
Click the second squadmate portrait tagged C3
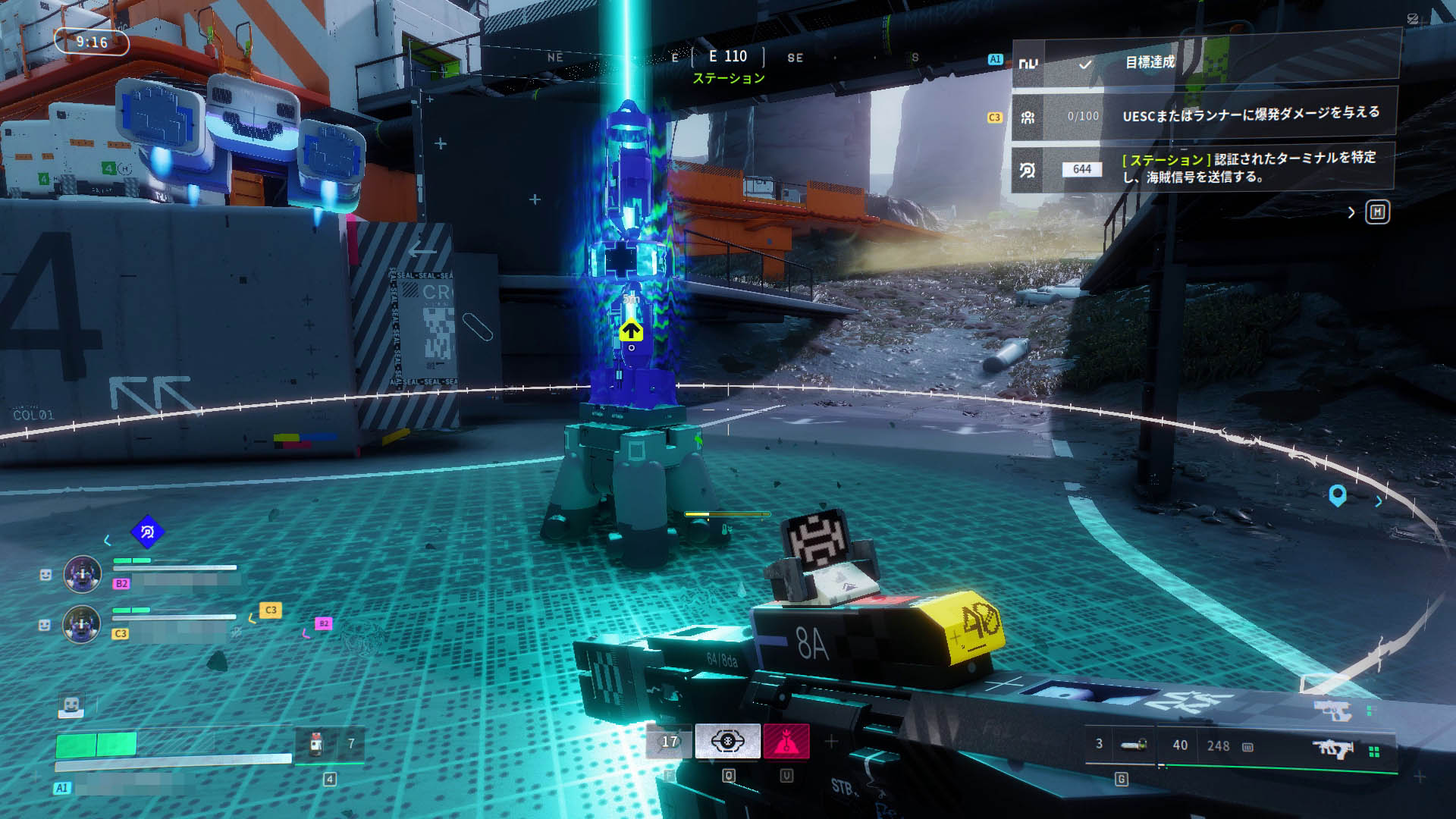click(x=82, y=625)
